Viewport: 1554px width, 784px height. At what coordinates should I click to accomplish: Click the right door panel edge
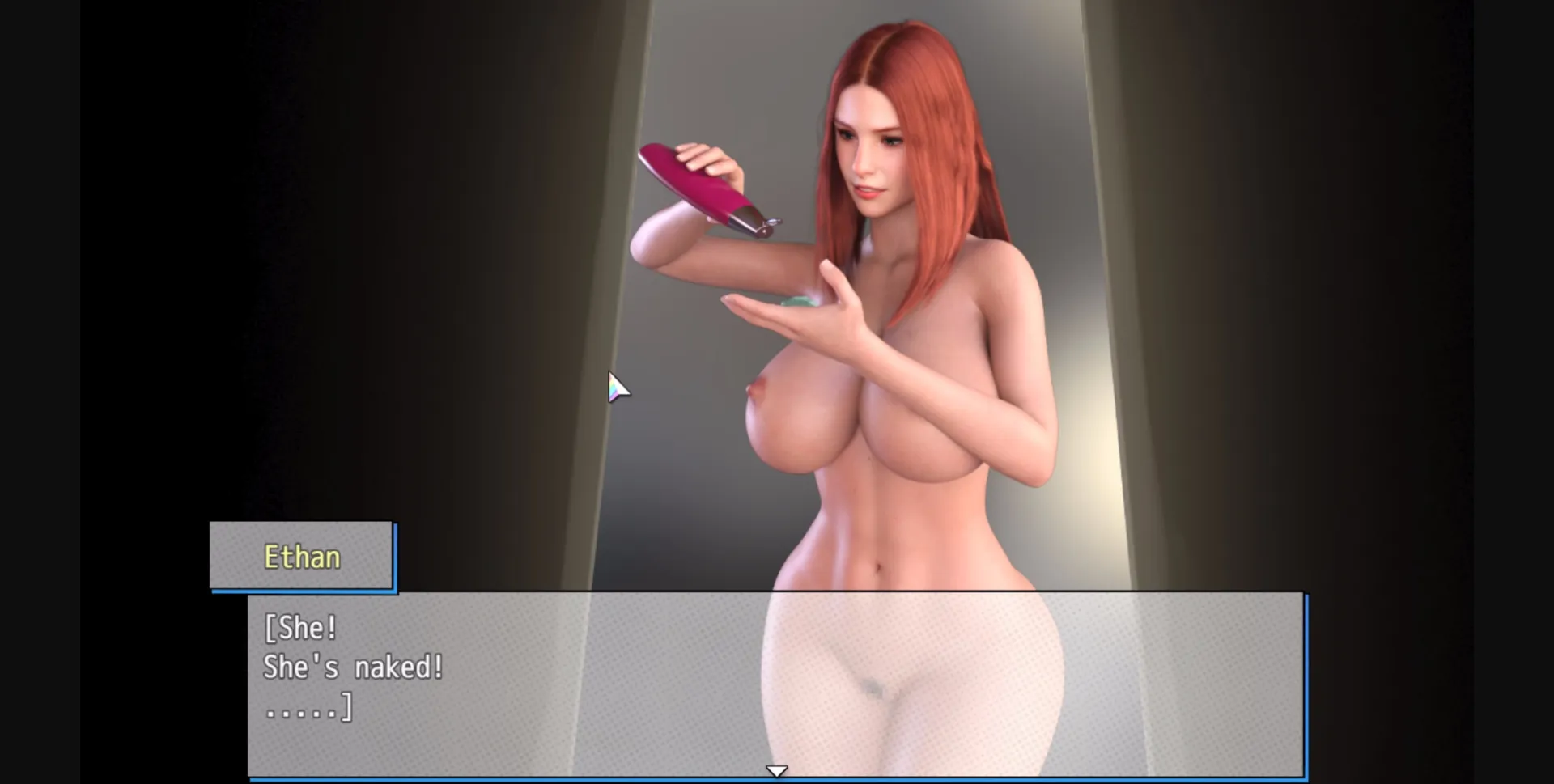coord(1109,283)
